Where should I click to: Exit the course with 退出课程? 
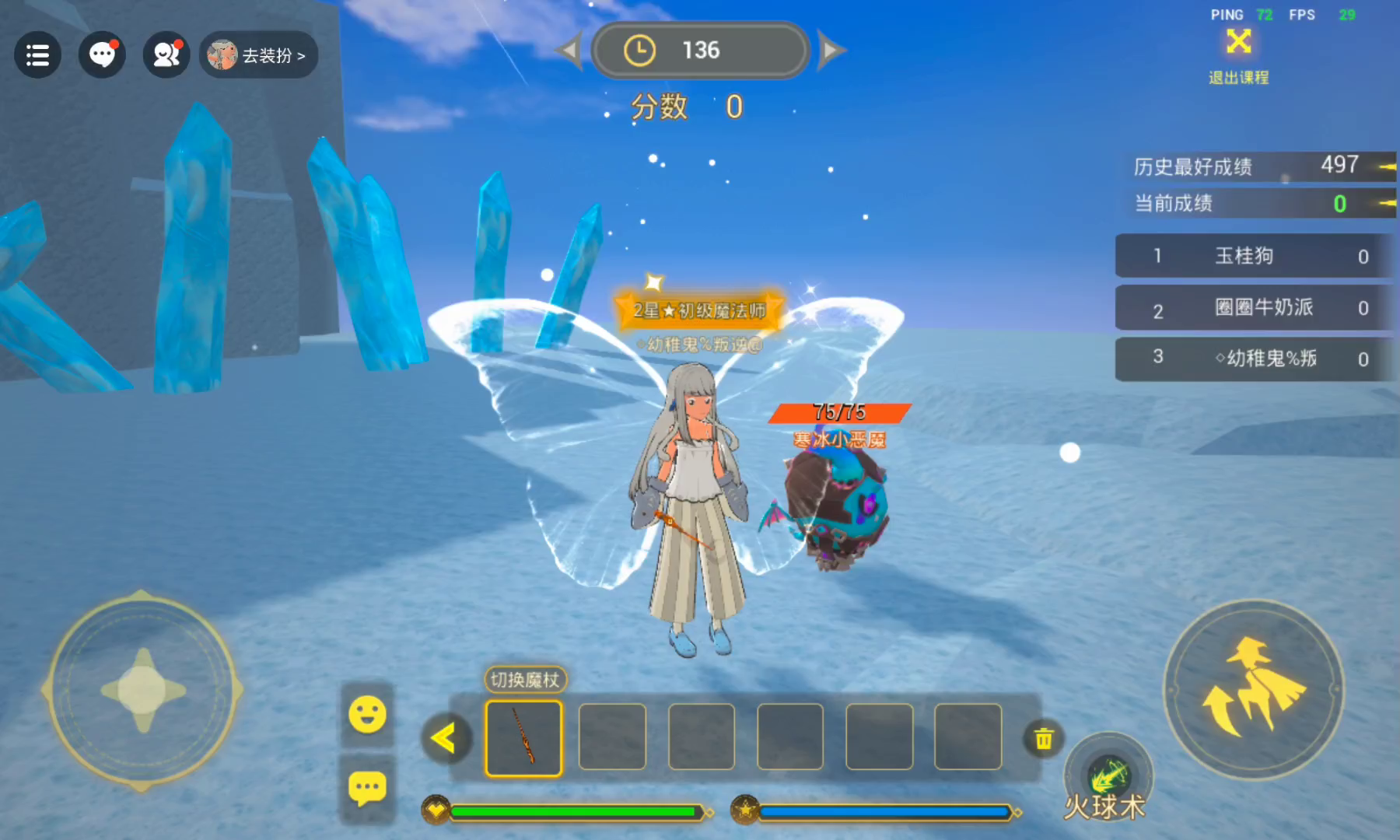tap(1238, 54)
